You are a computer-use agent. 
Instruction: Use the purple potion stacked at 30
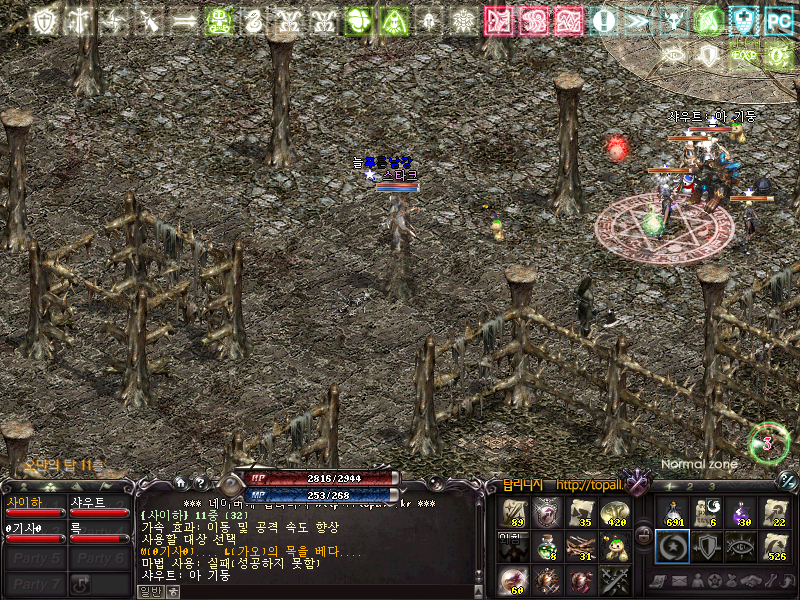(741, 513)
